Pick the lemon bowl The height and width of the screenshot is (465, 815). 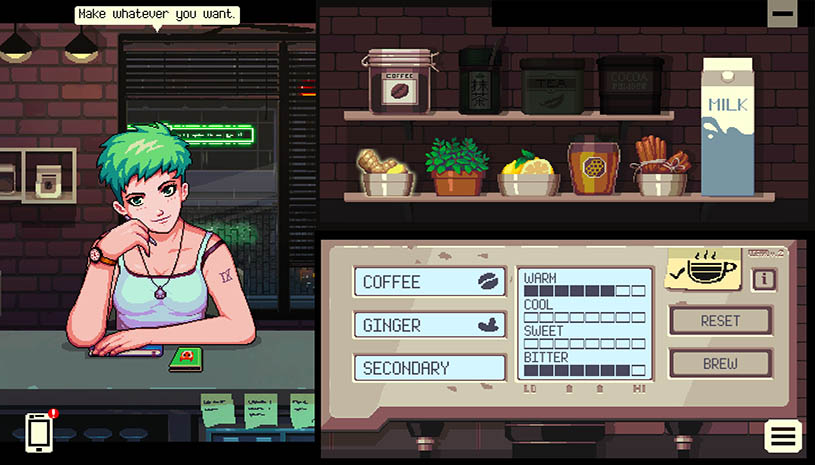point(528,174)
